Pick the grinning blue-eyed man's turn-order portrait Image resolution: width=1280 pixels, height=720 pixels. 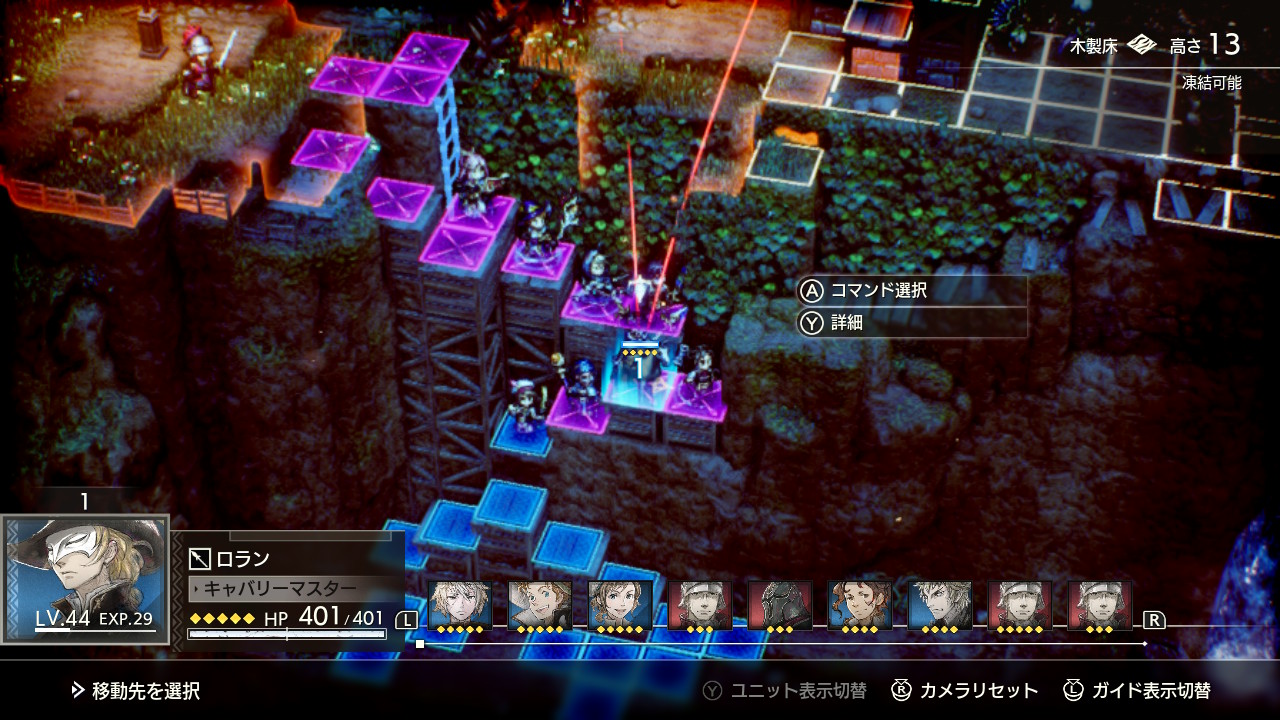pos(540,605)
